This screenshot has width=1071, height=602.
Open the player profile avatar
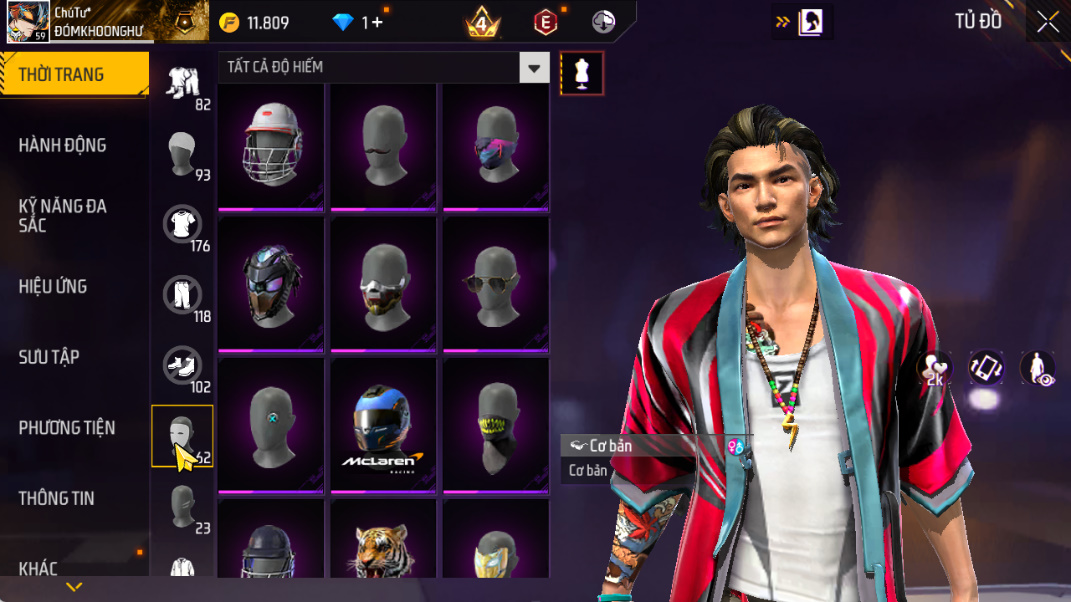tap(28, 21)
